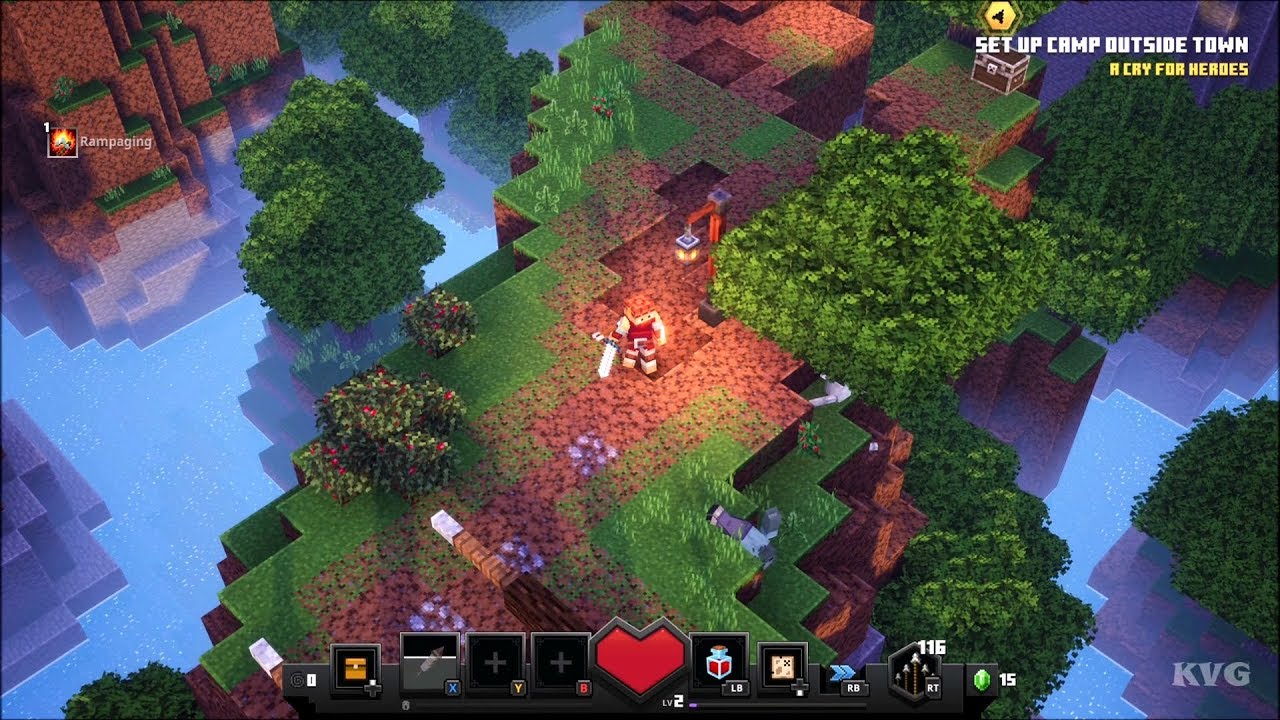Screen dimensions: 1280x720
Task: Select the feather artifact slot
Action: click(429, 663)
